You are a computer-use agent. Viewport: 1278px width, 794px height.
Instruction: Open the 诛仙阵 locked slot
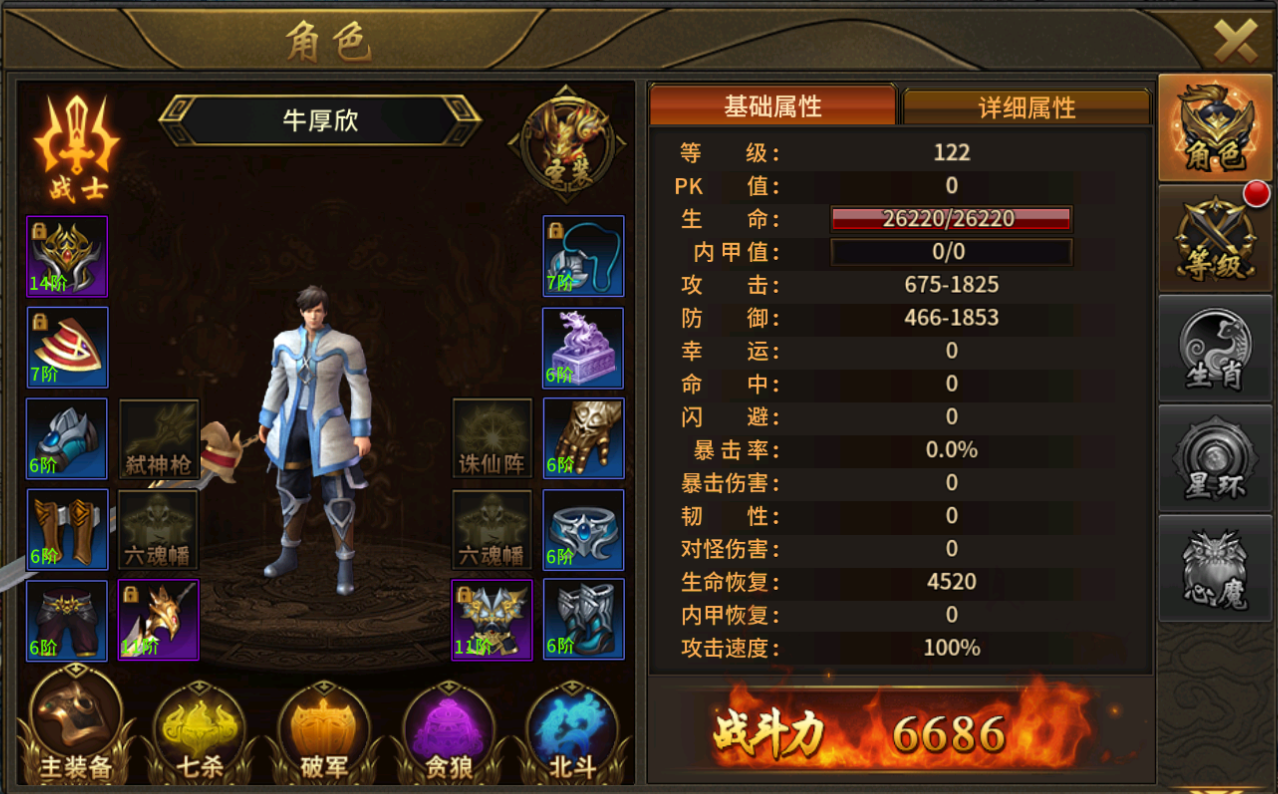[491, 439]
